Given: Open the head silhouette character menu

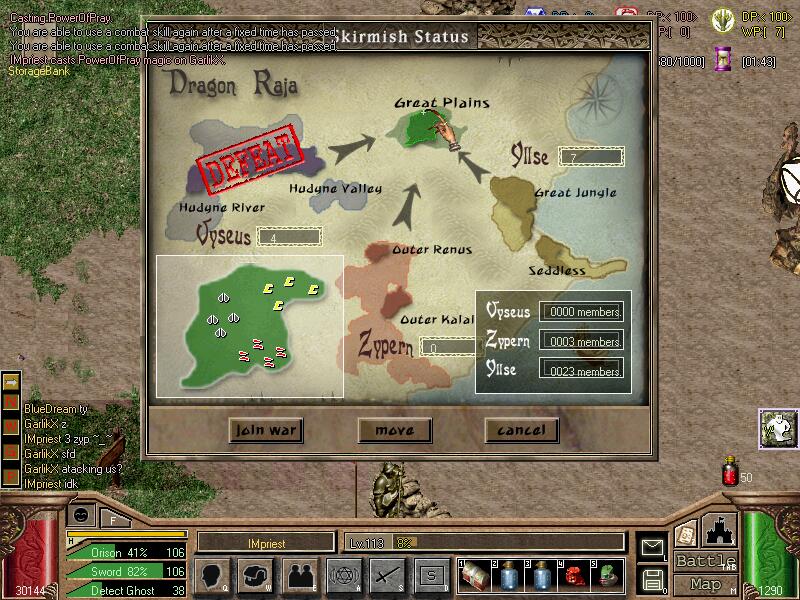Looking at the screenshot, I should [215, 575].
